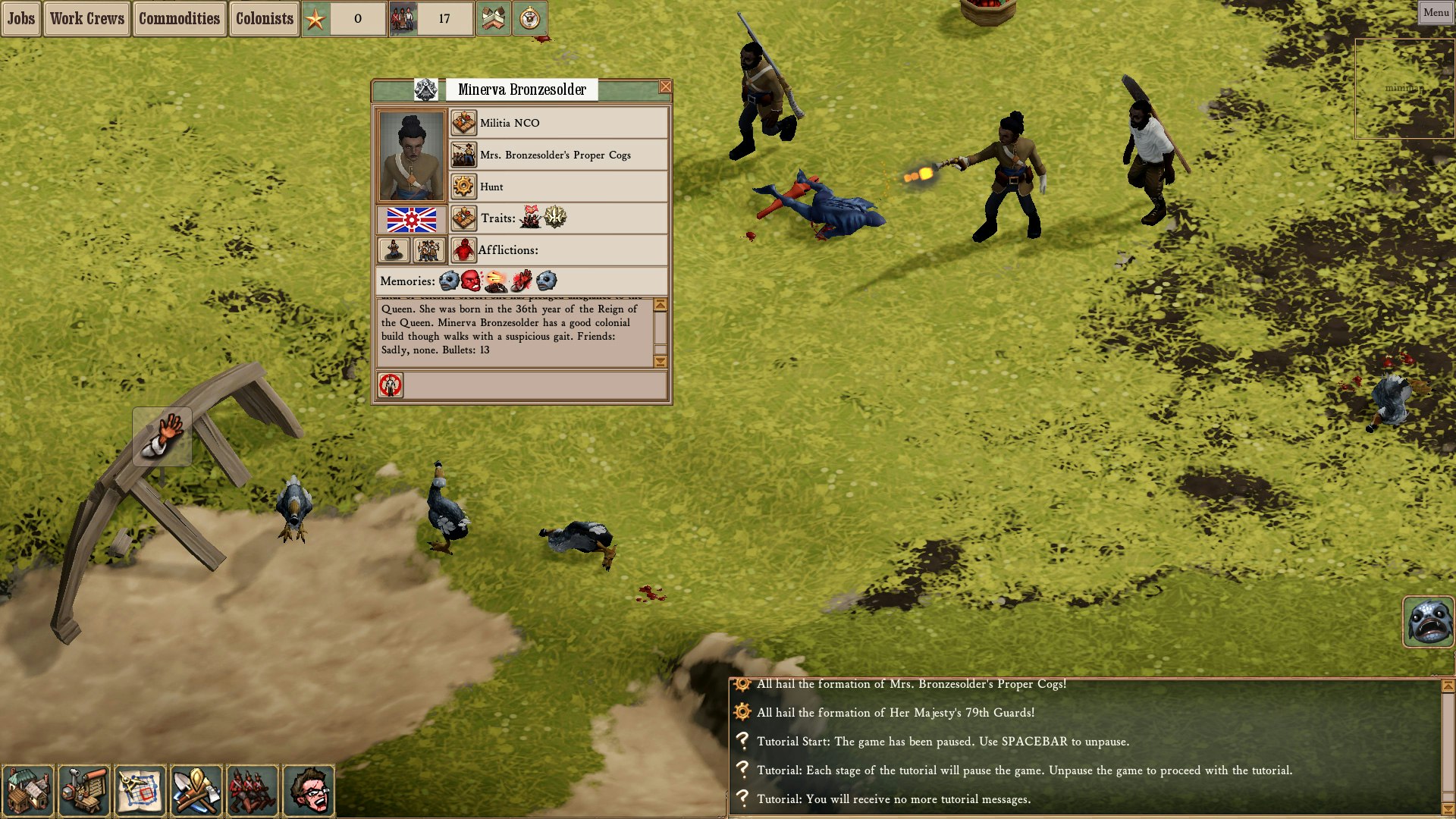Open the Menu in top right corner

tap(1436, 11)
